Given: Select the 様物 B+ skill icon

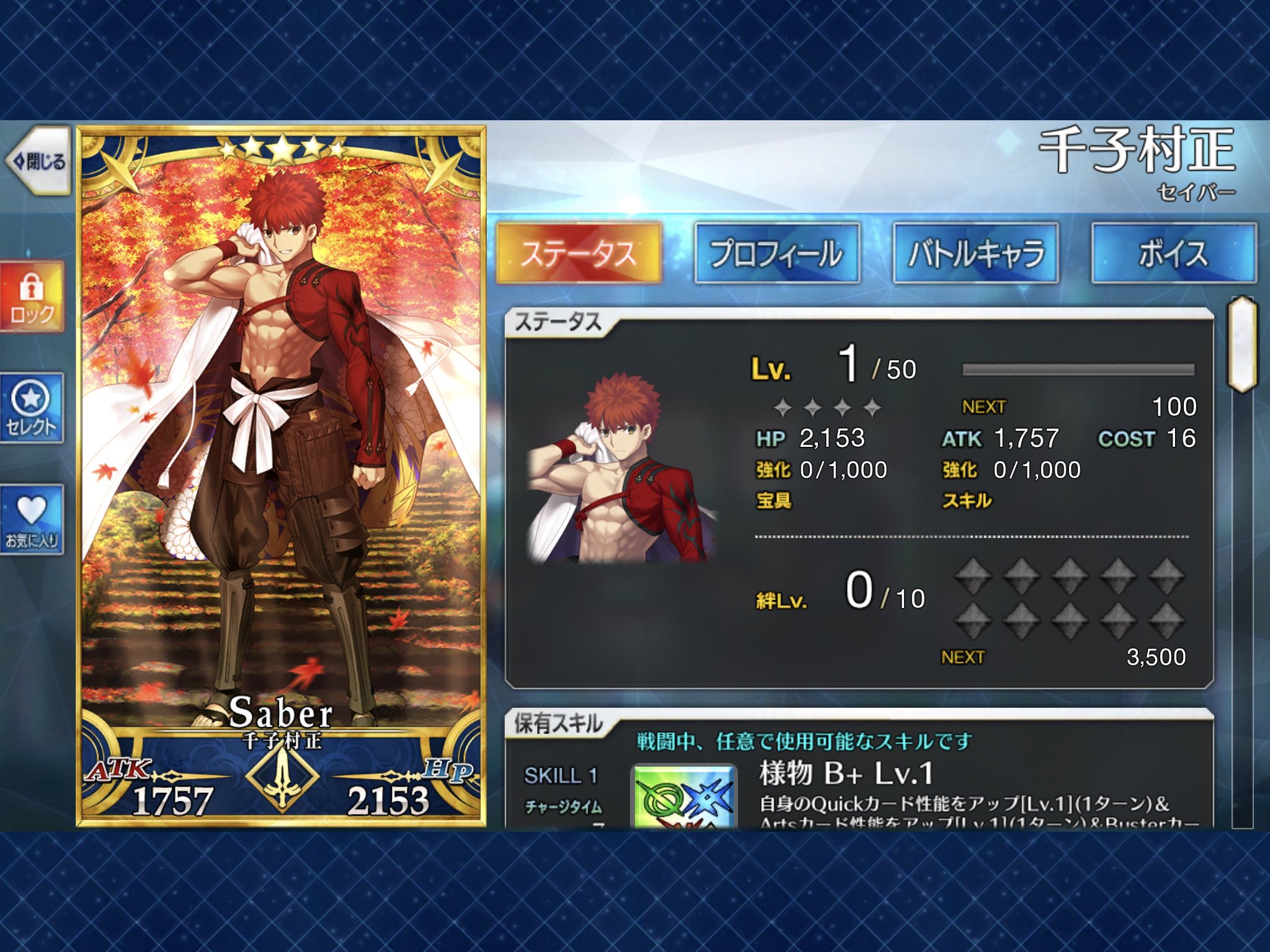Looking at the screenshot, I should pos(684,798).
